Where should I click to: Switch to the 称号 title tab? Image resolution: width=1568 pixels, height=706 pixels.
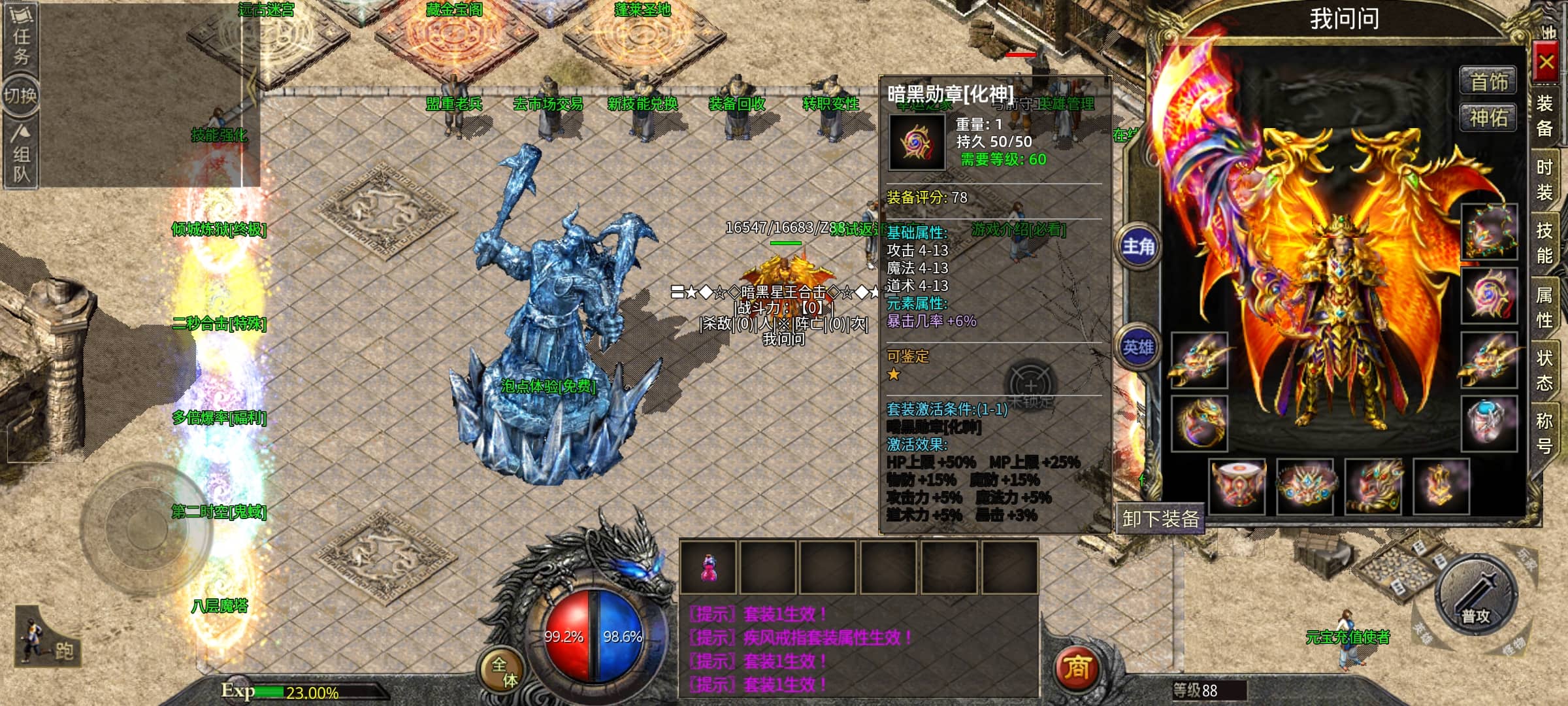click(1544, 433)
